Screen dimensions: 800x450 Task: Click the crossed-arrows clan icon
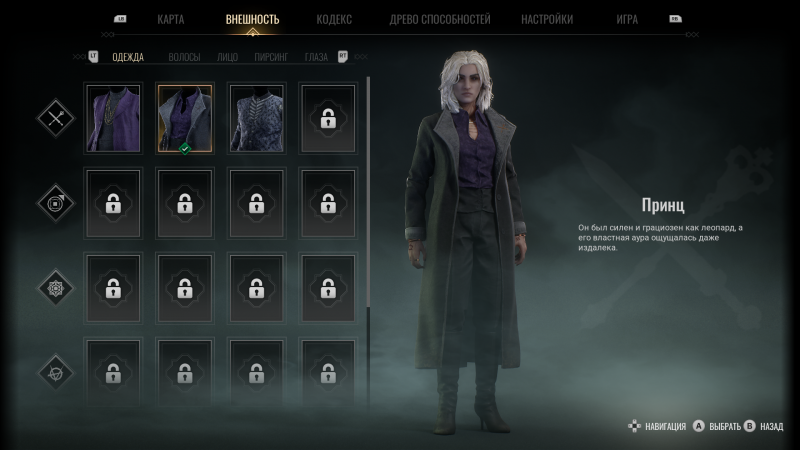point(55,118)
